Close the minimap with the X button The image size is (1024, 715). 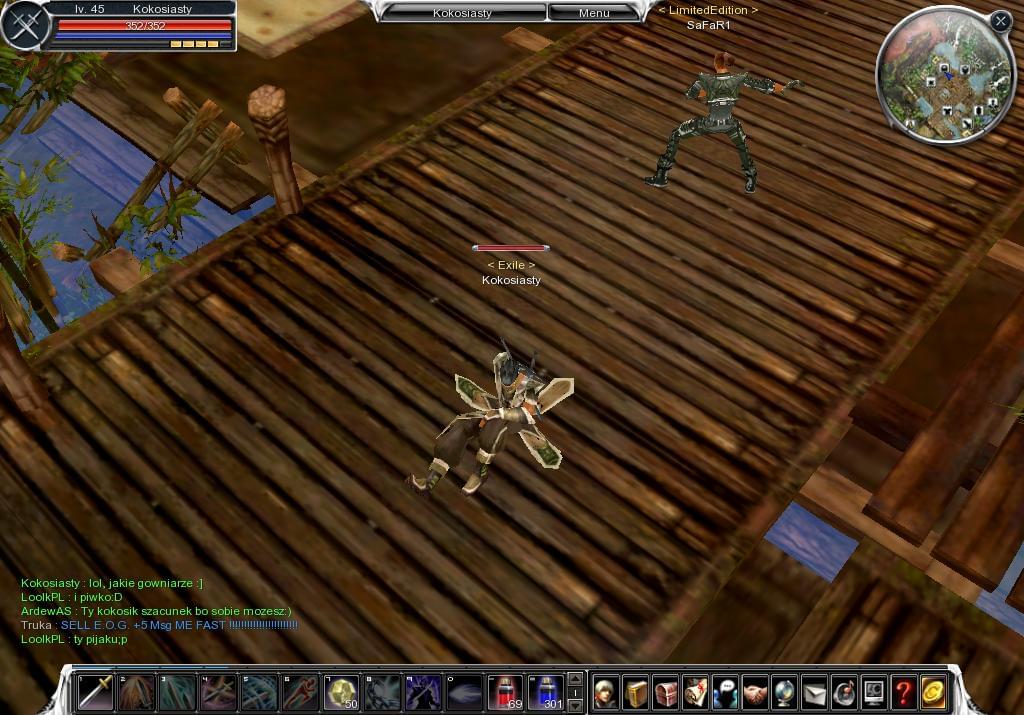click(x=1001, y=20)
